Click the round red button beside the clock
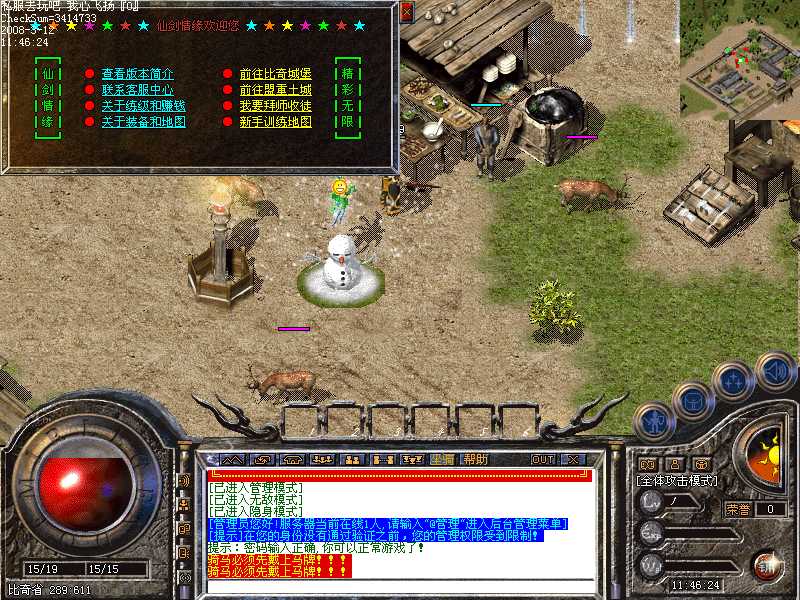800x600 pixels. [x=767, y=565]
